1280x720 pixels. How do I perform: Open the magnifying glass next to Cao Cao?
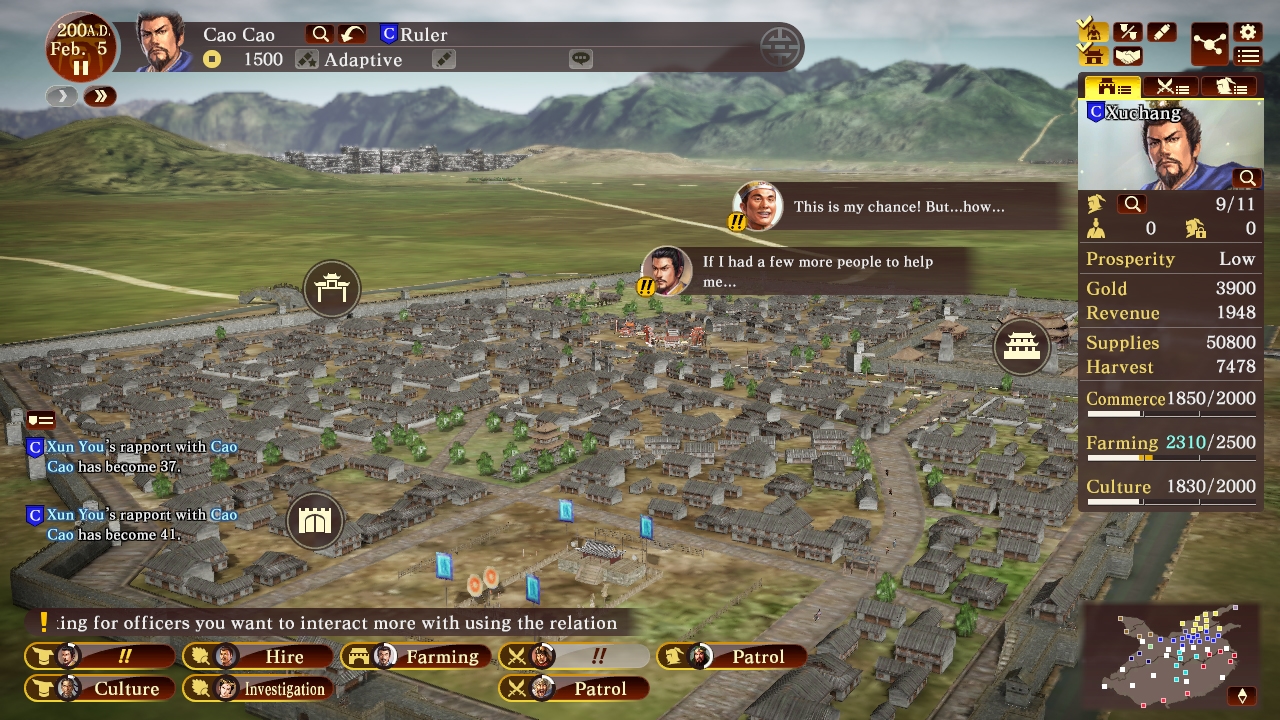(x=320, y=33)
